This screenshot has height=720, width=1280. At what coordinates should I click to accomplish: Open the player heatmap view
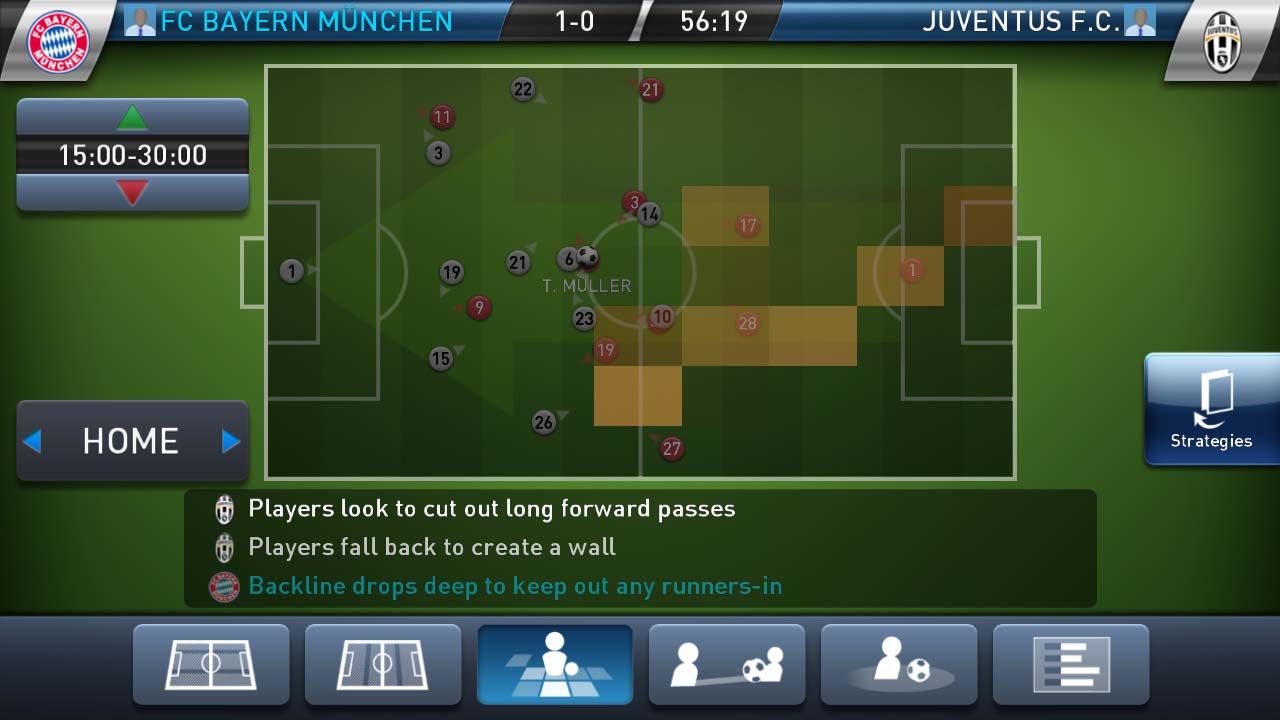(x=555, y=663)
